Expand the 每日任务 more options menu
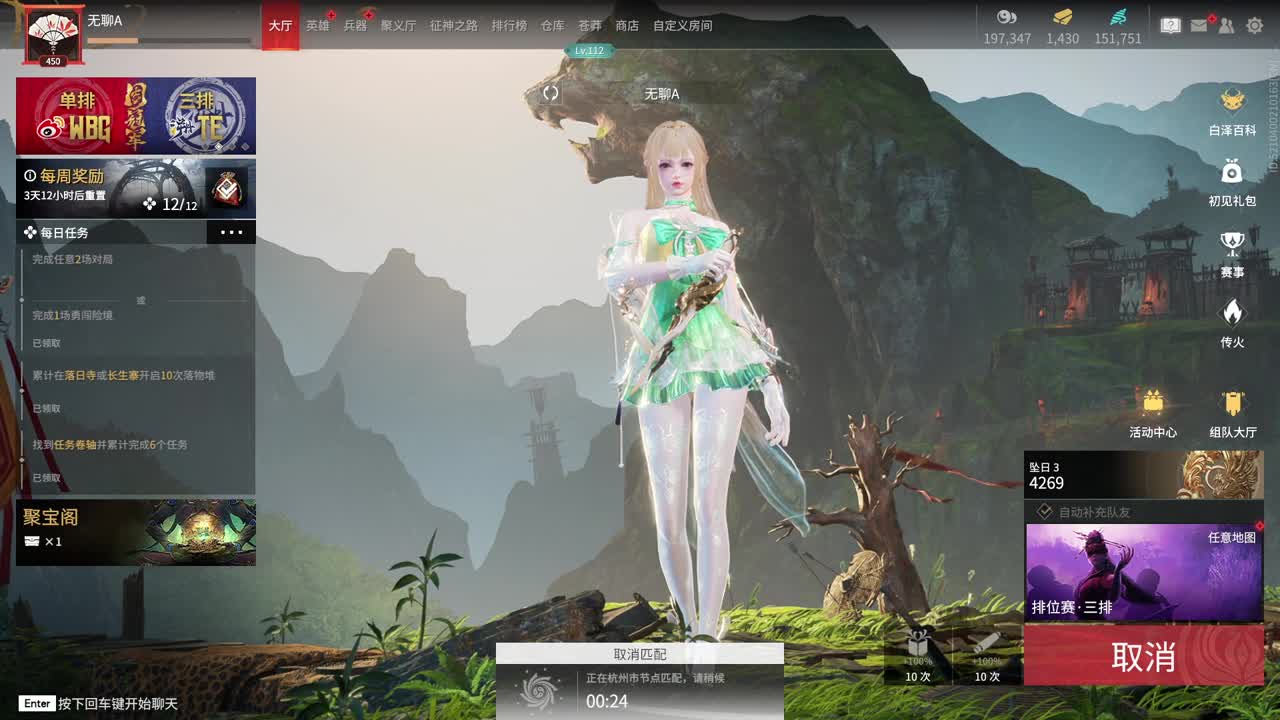Image resolution: width=1280 pixels, height=720 pixels. [x=232, y=231]
